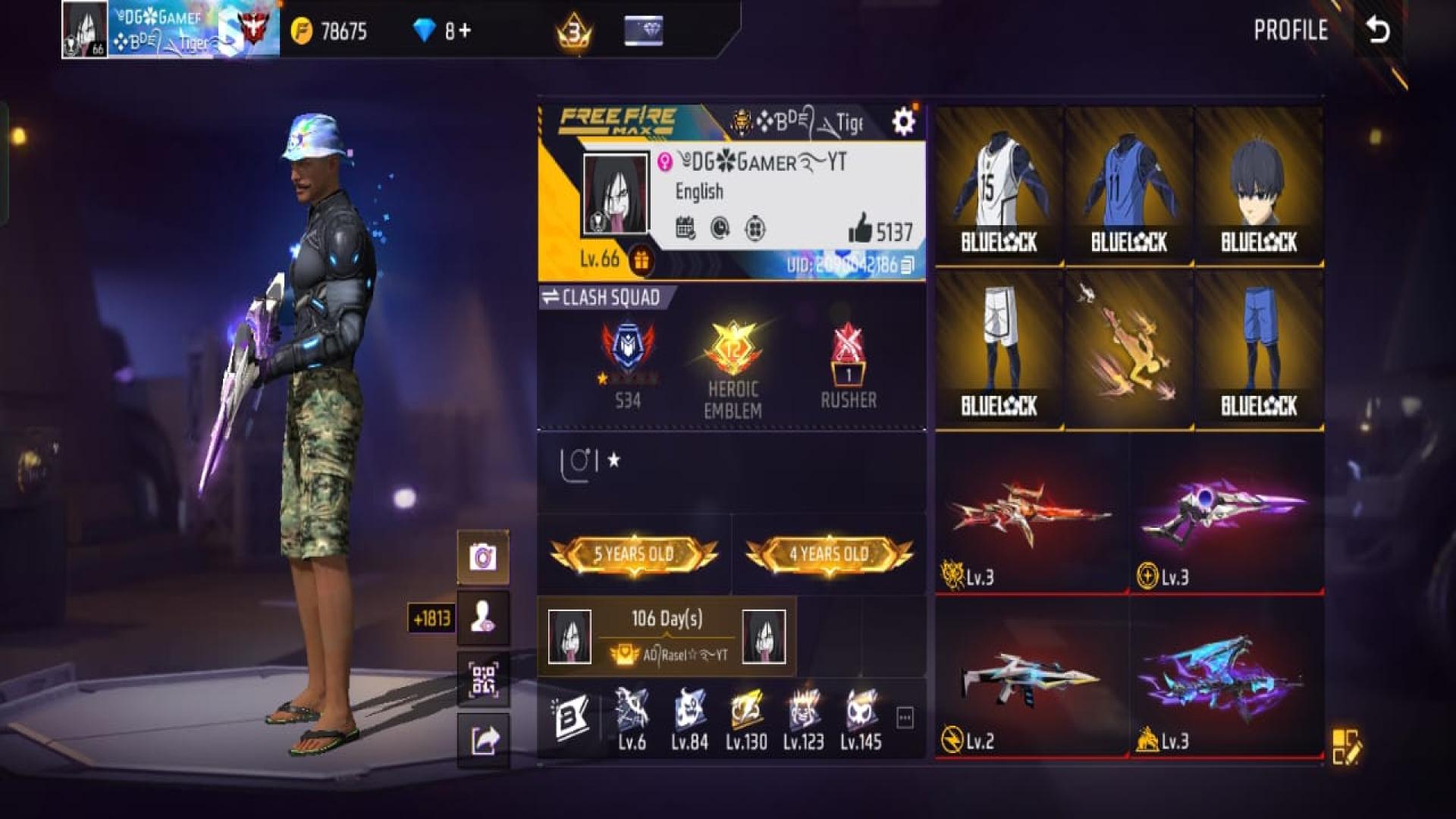Image resolution: width=1456 pixels, height=819 pixels.
Task: Open the QR code button
Action: [x=483, y=679]
